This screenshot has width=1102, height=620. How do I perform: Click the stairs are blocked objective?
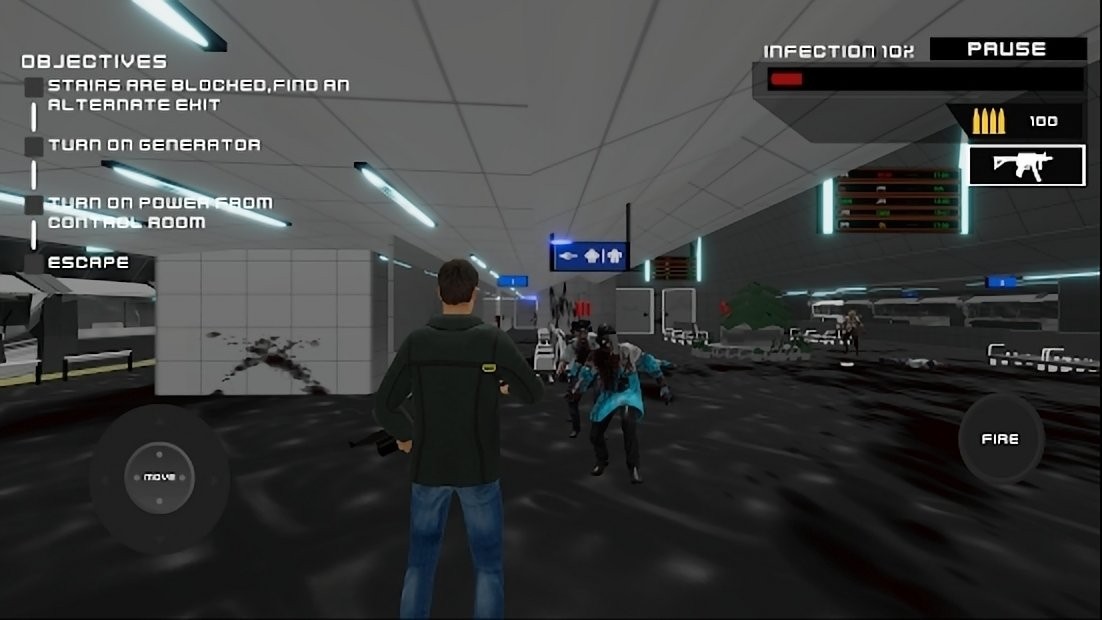coord(198,95)
